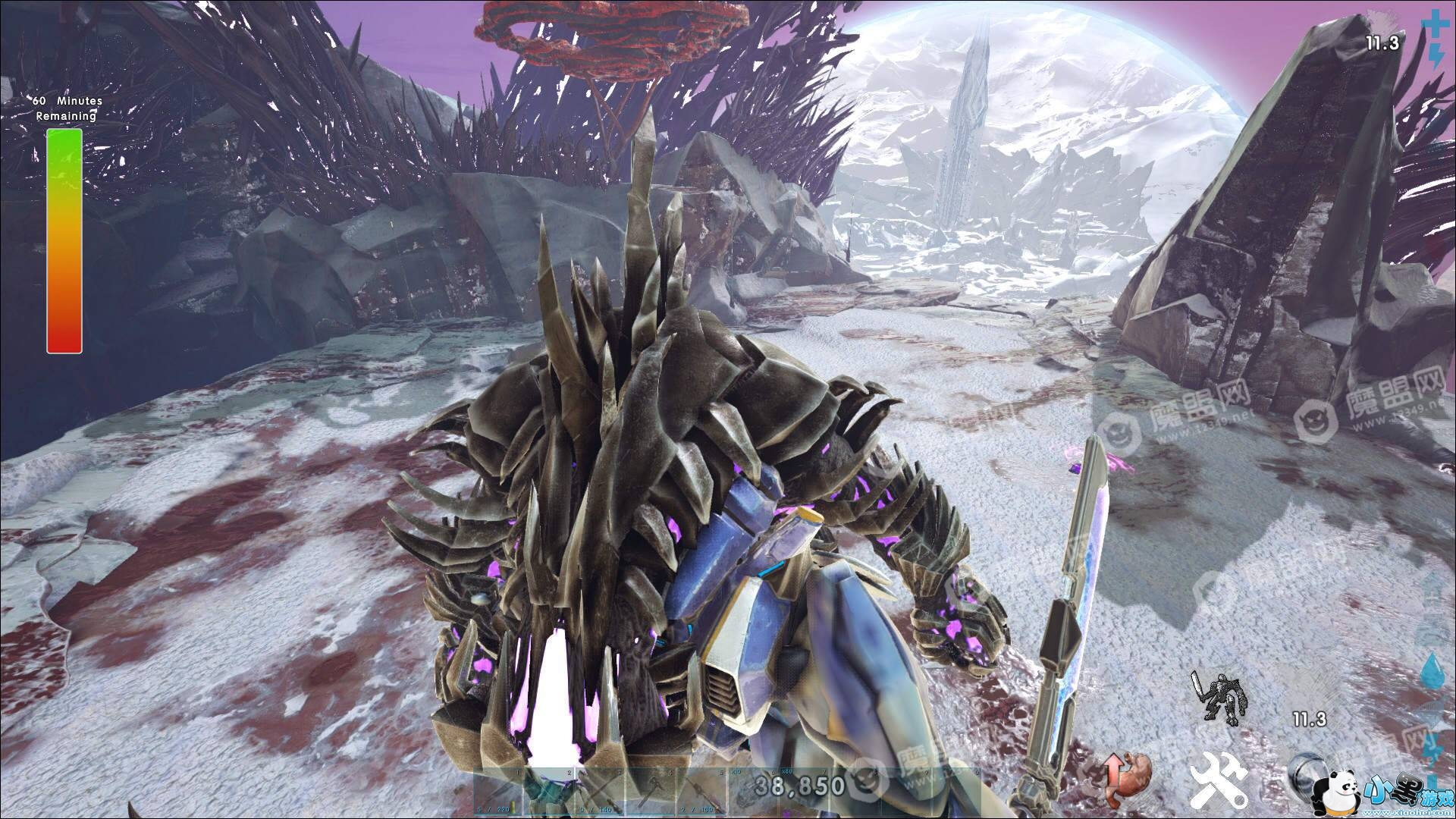The height and width of the screenshot is (819, 1456).
Task: Select the stacked item in hotbar slot 6
Action: [x=751, y=793]
